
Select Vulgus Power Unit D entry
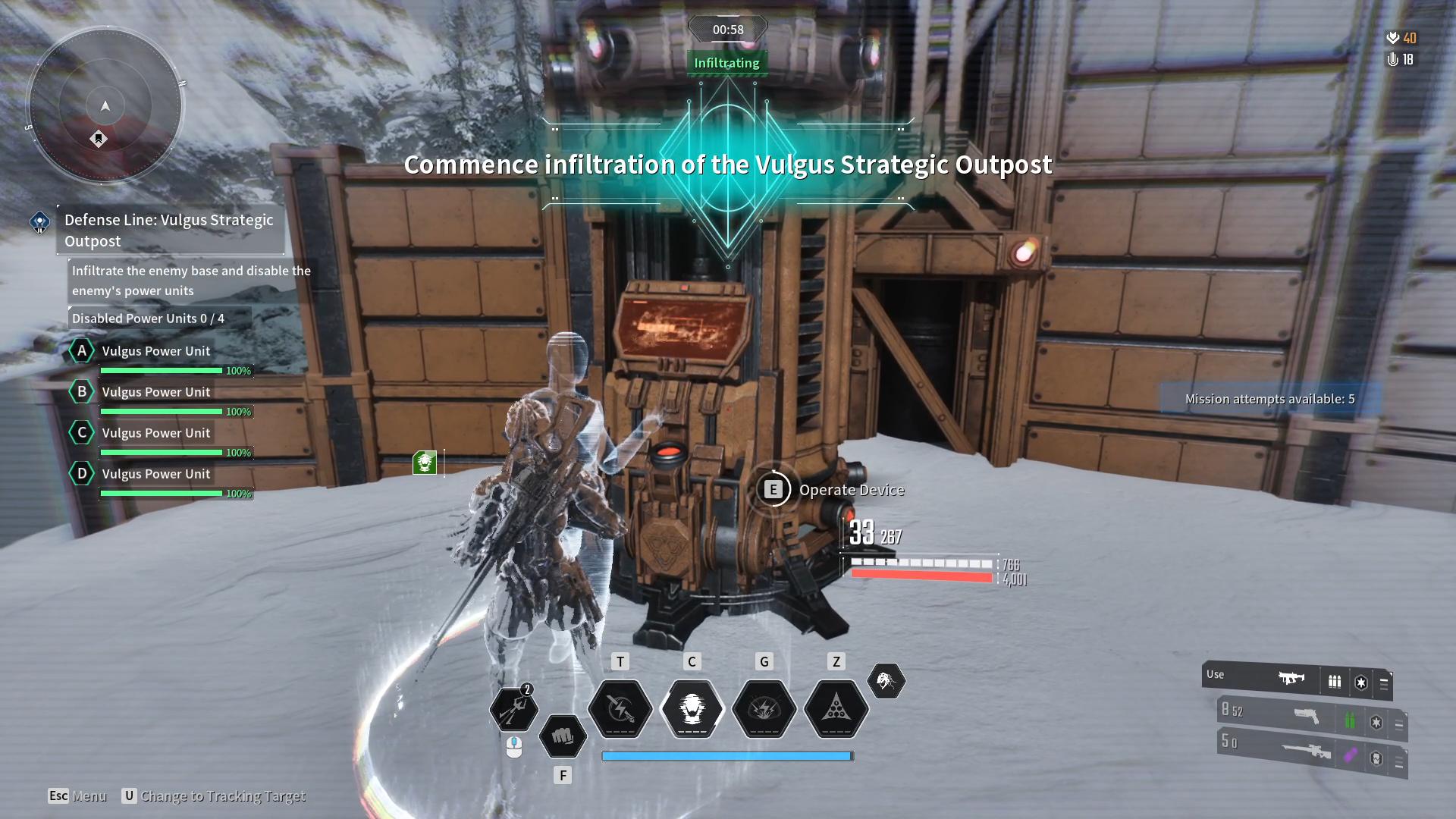pyautogui.click(x=155, y=474)
